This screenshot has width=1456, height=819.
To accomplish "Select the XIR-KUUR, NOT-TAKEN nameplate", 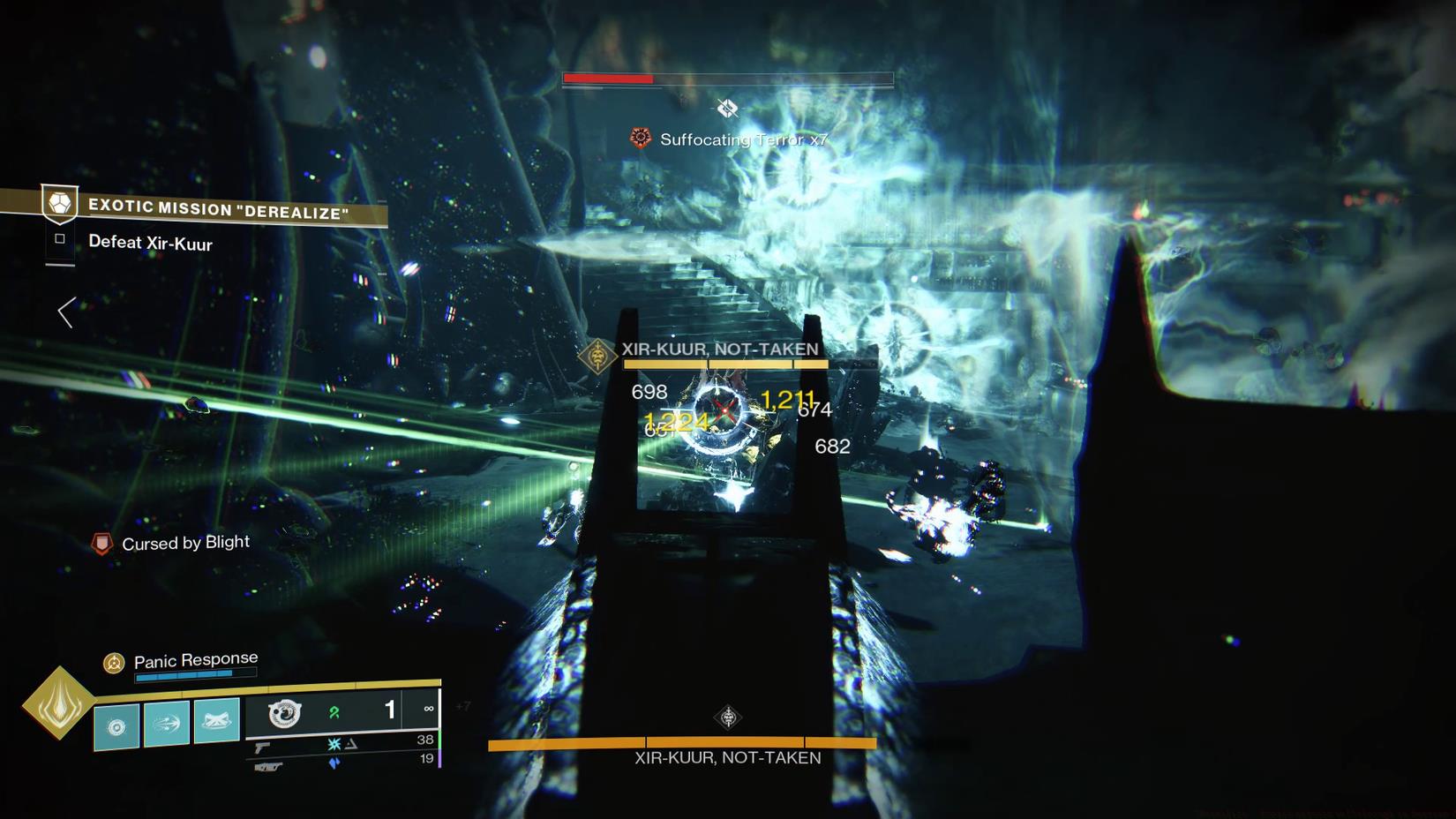I will (x=722, y=349).
